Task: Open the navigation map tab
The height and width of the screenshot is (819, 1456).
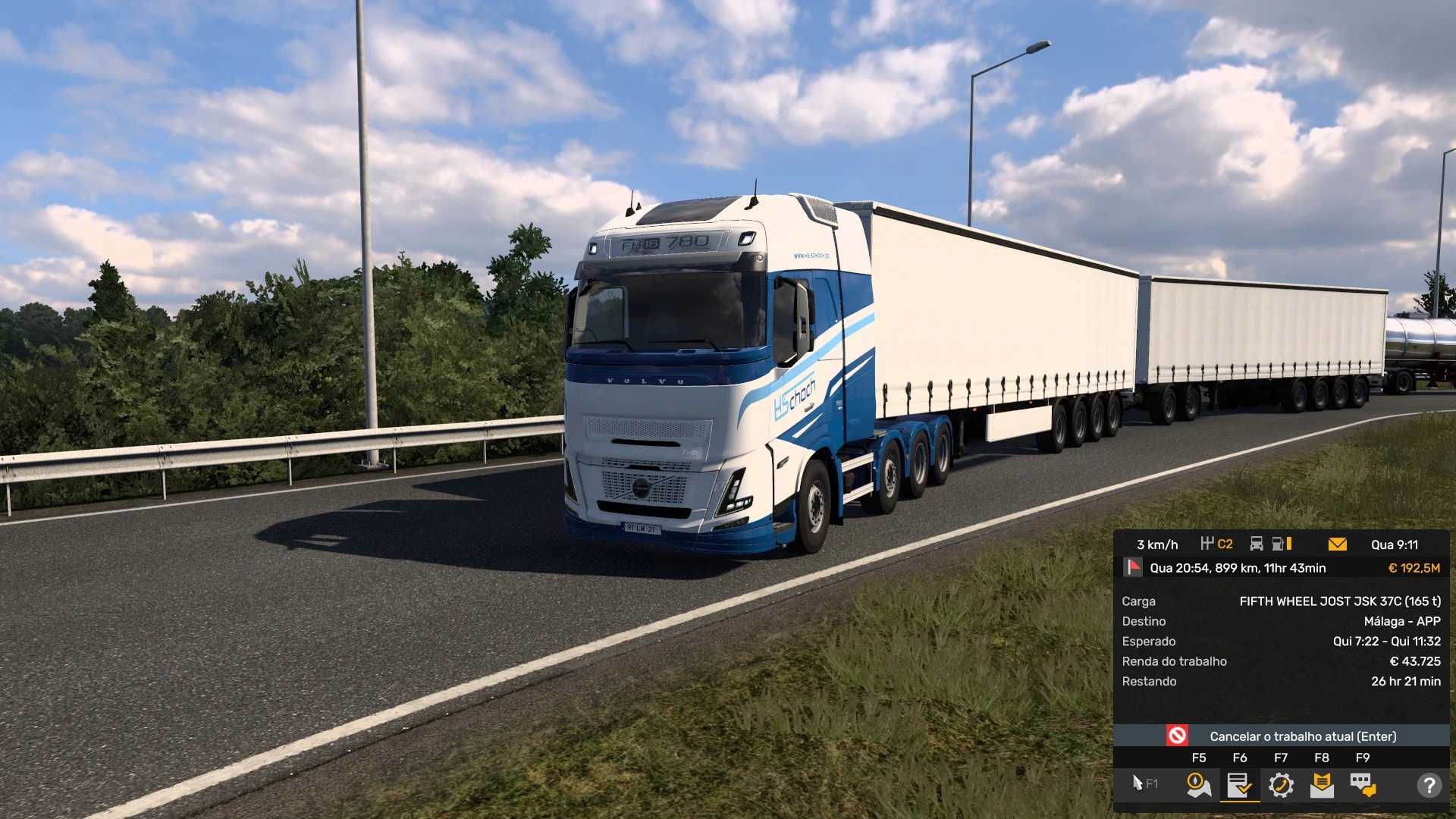Action: (x=1198, y=785)
